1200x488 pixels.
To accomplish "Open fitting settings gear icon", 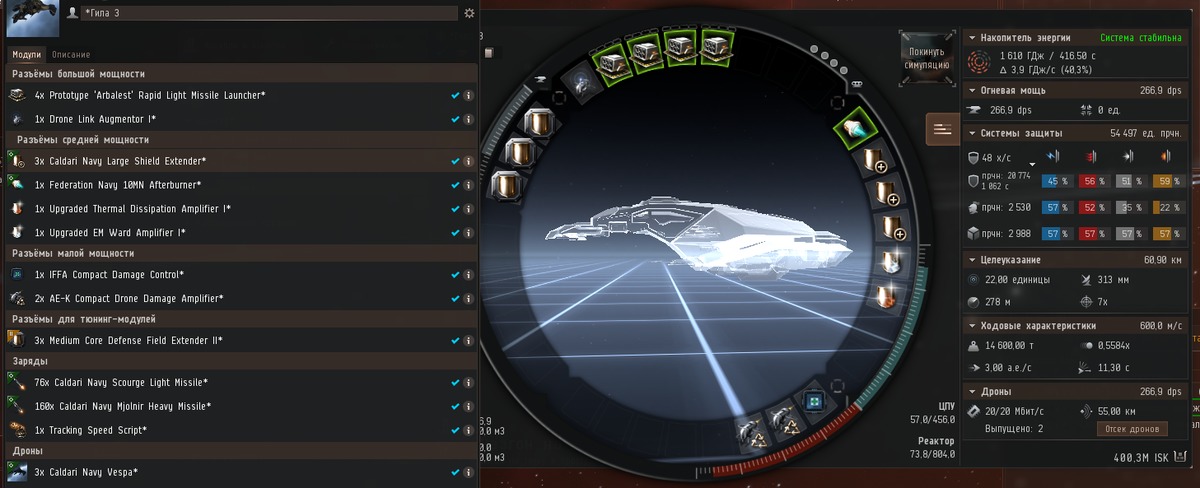I will (x=469, y=13).
